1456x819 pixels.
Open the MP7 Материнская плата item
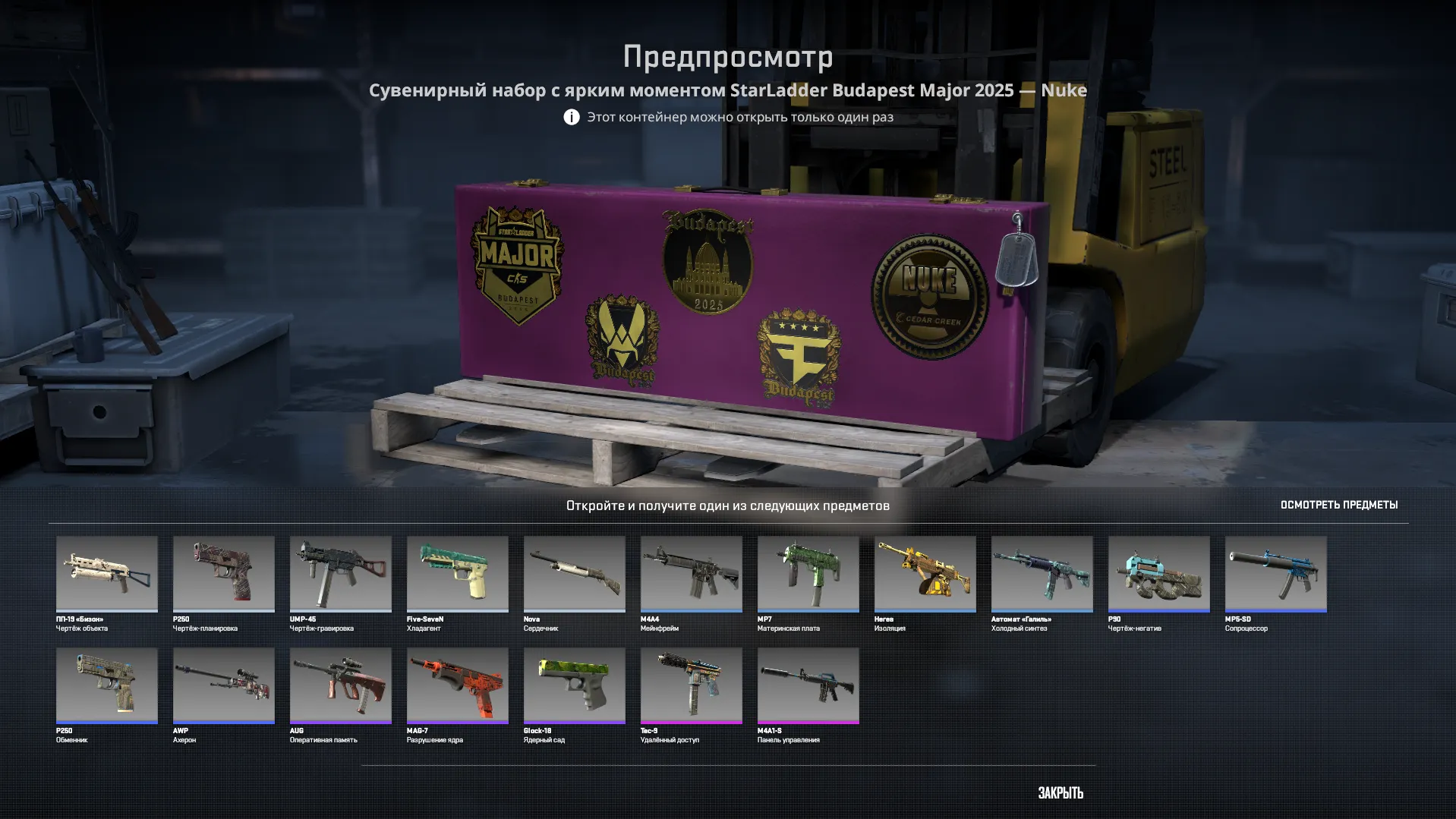tap(808, 575)
